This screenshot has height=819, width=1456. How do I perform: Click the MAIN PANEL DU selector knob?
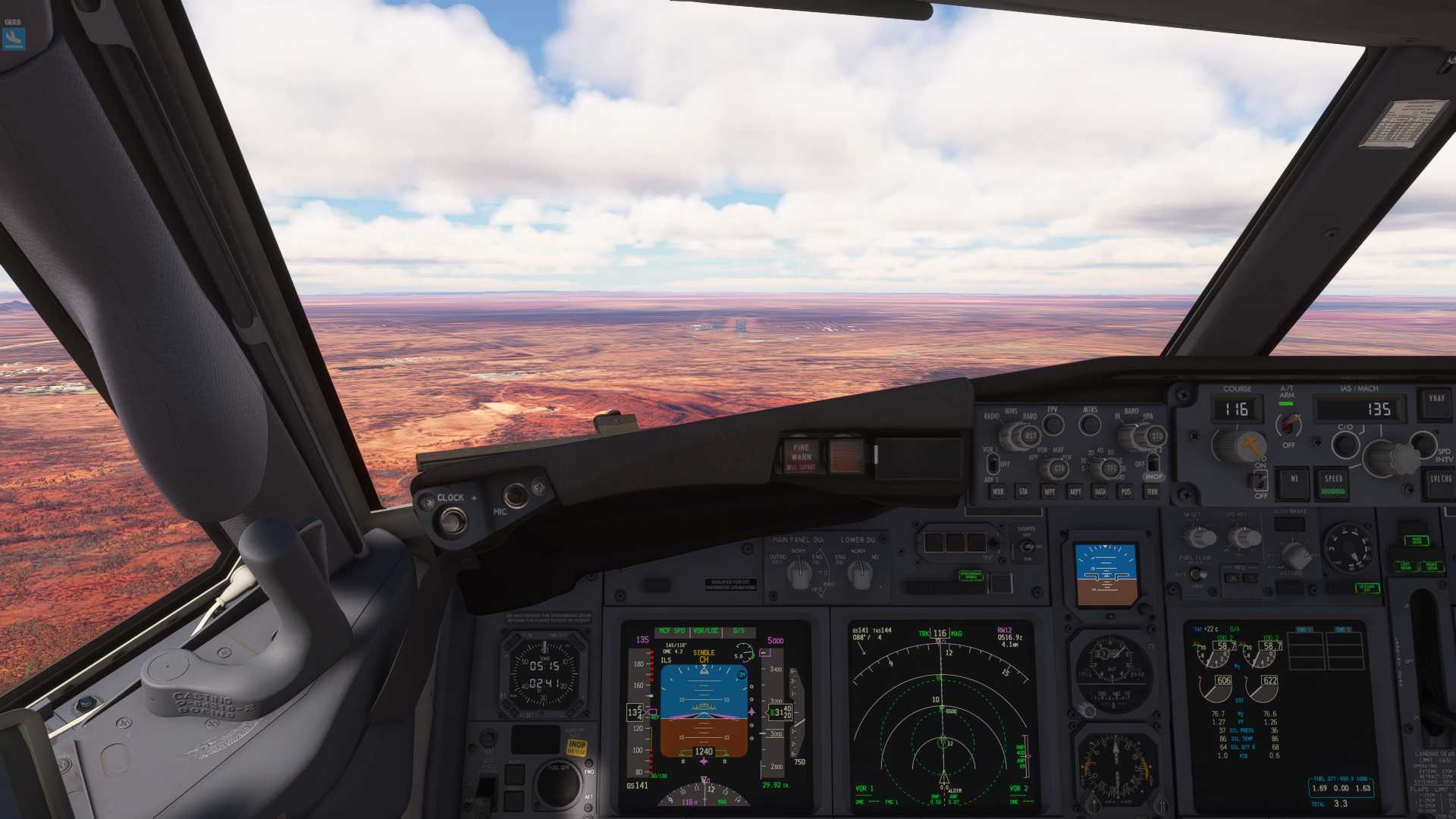(x=799, y=576)
